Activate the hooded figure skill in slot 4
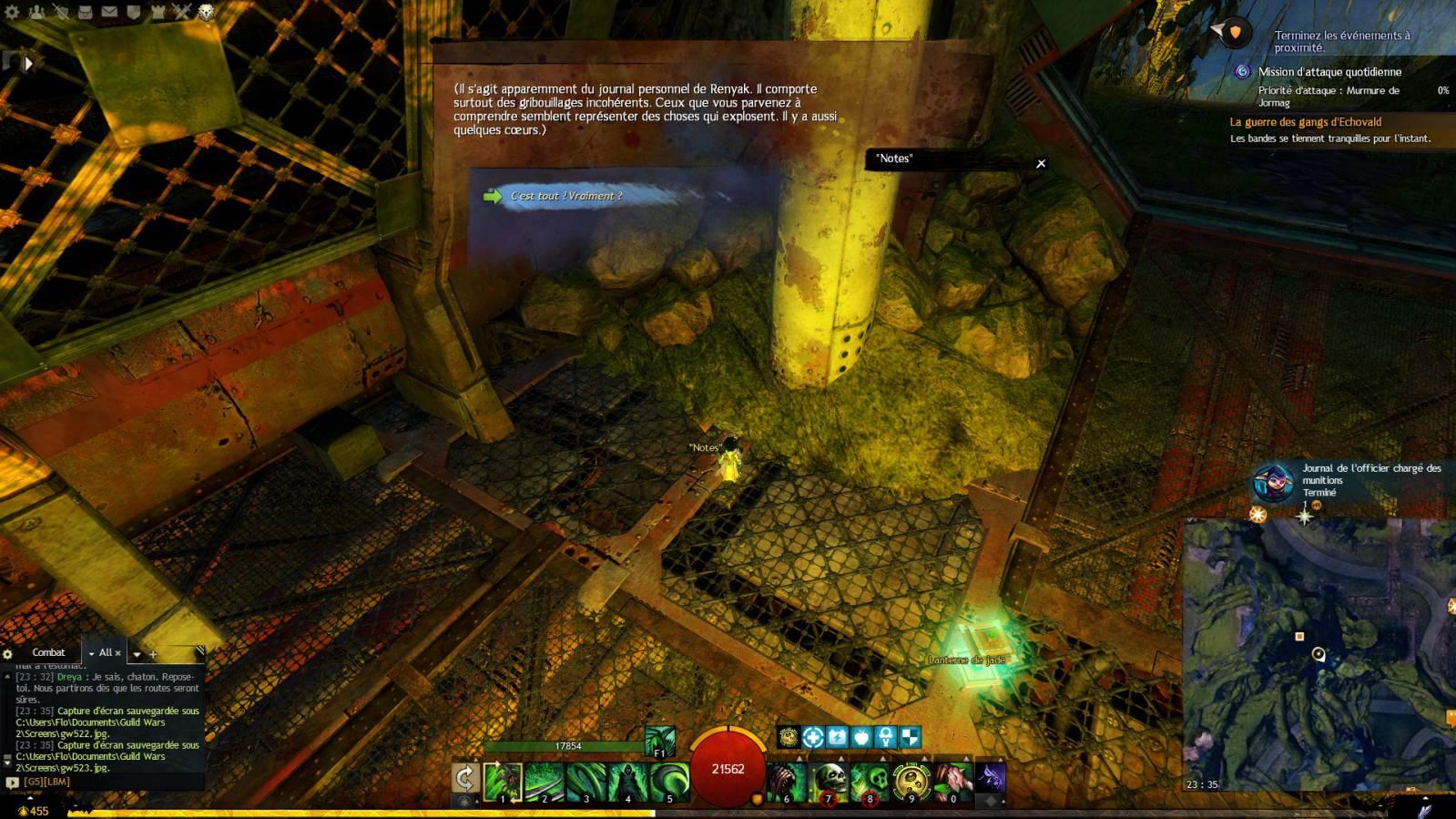The image size is (1456, 819). [627, 782]
